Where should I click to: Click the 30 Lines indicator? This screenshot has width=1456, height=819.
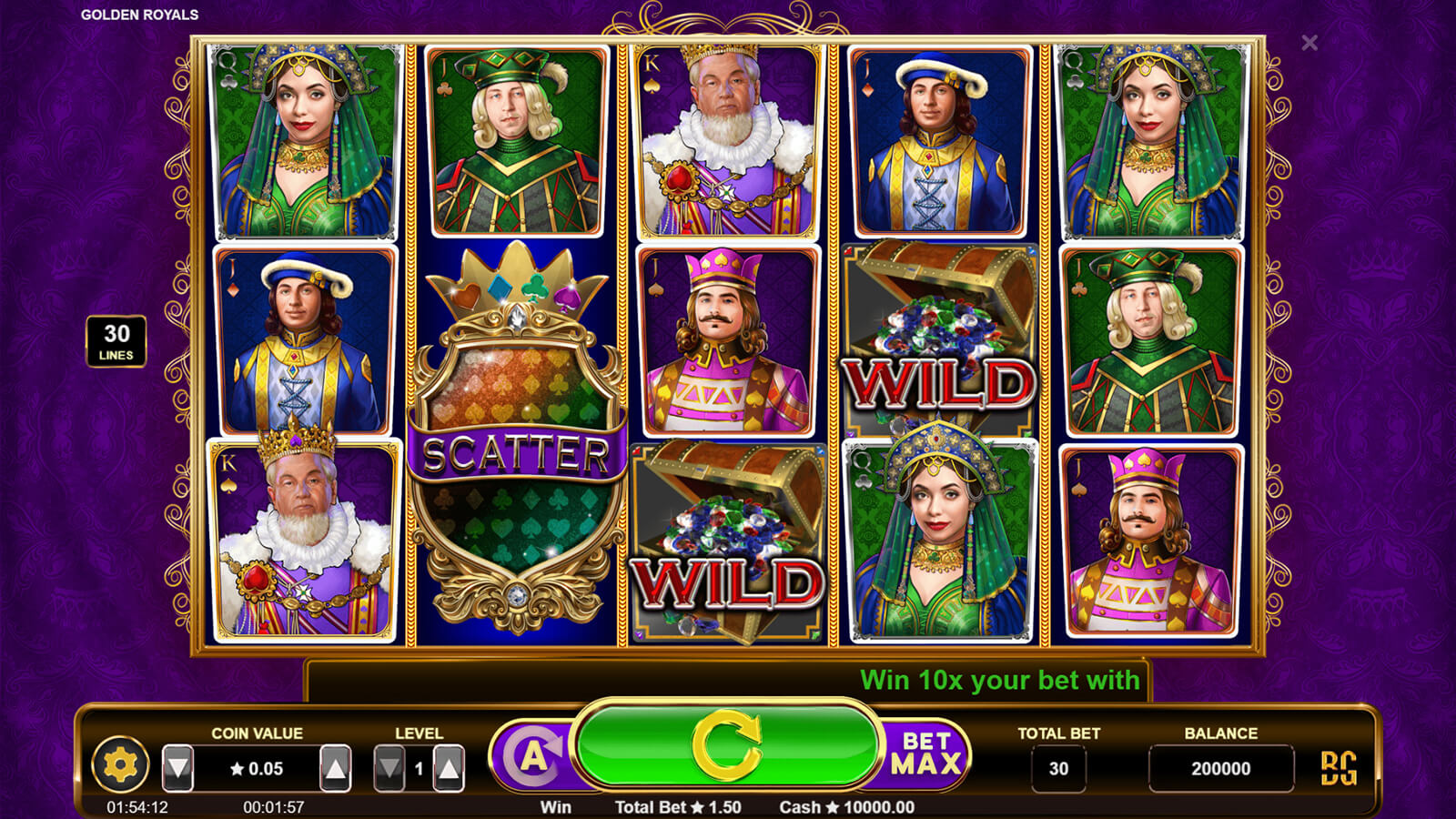[x=116, y=341]
